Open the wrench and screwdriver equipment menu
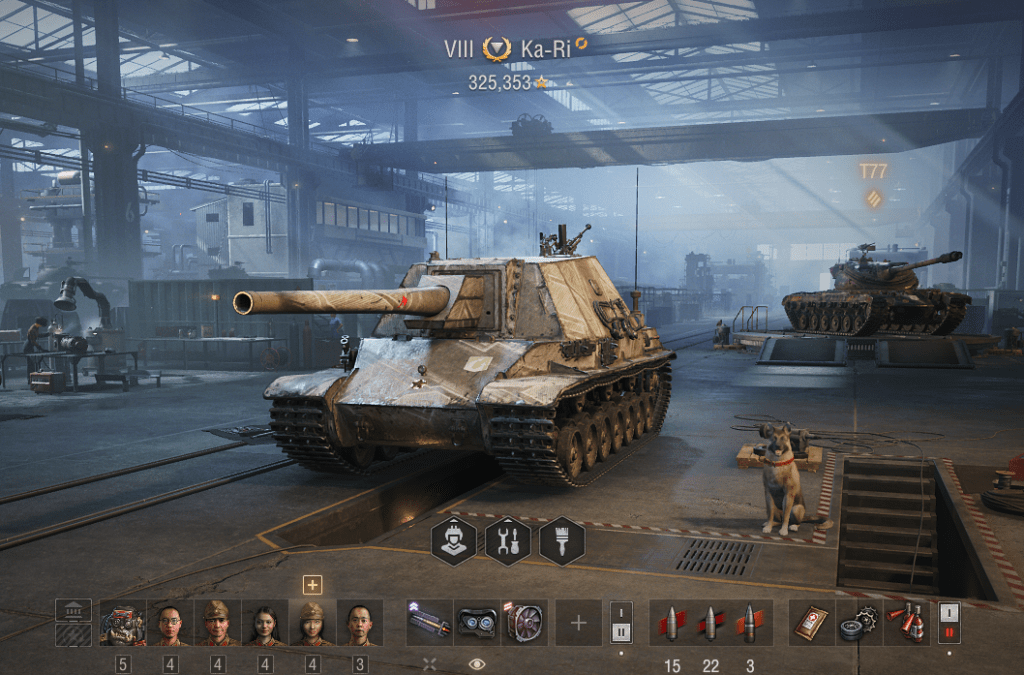Image resolution: width=1024 pixels, height=675 pixels. click(507, 541)
